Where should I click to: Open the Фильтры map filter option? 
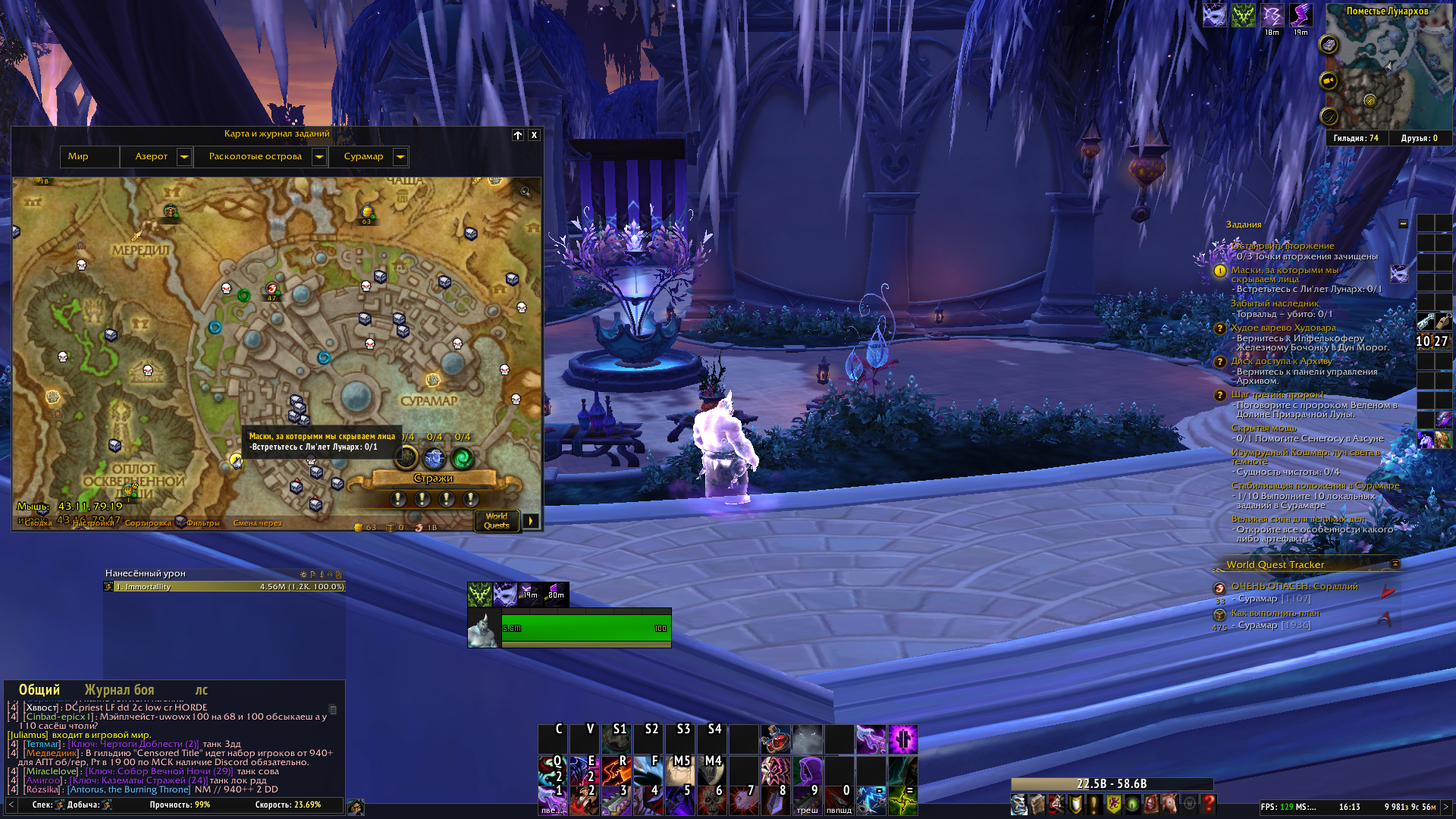[202, 523]
